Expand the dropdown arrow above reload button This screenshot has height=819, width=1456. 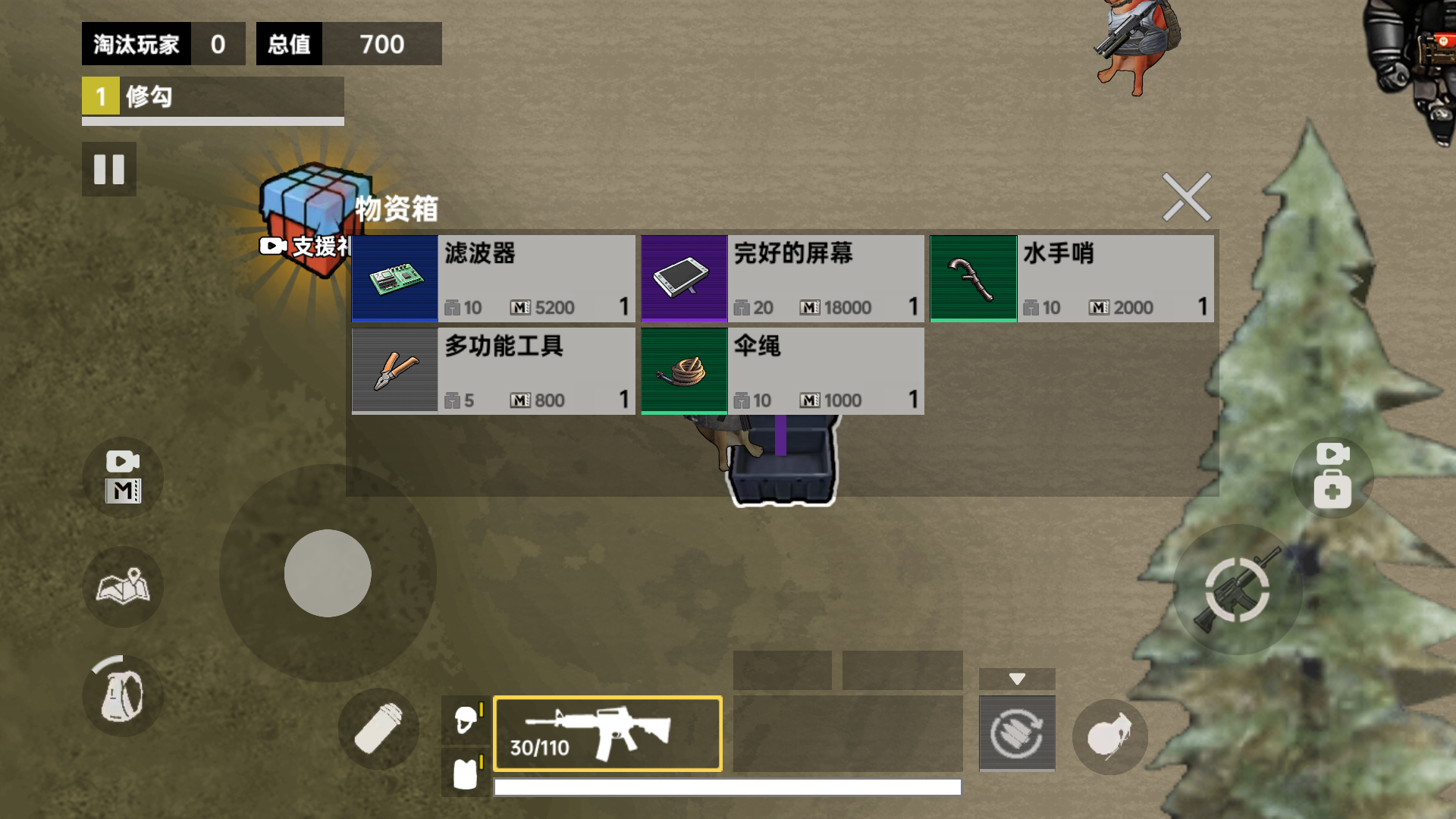(1017, 679)
